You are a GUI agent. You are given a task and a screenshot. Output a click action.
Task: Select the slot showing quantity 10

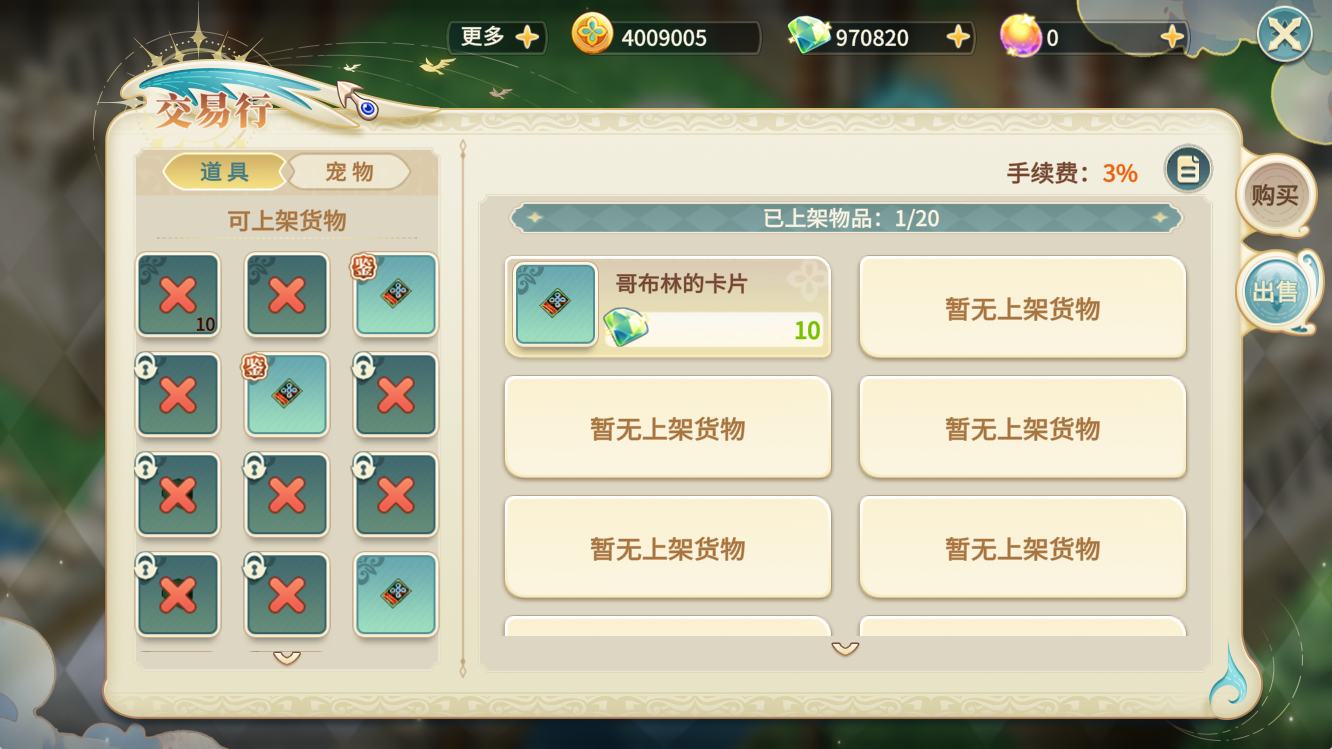pos(178,295)
